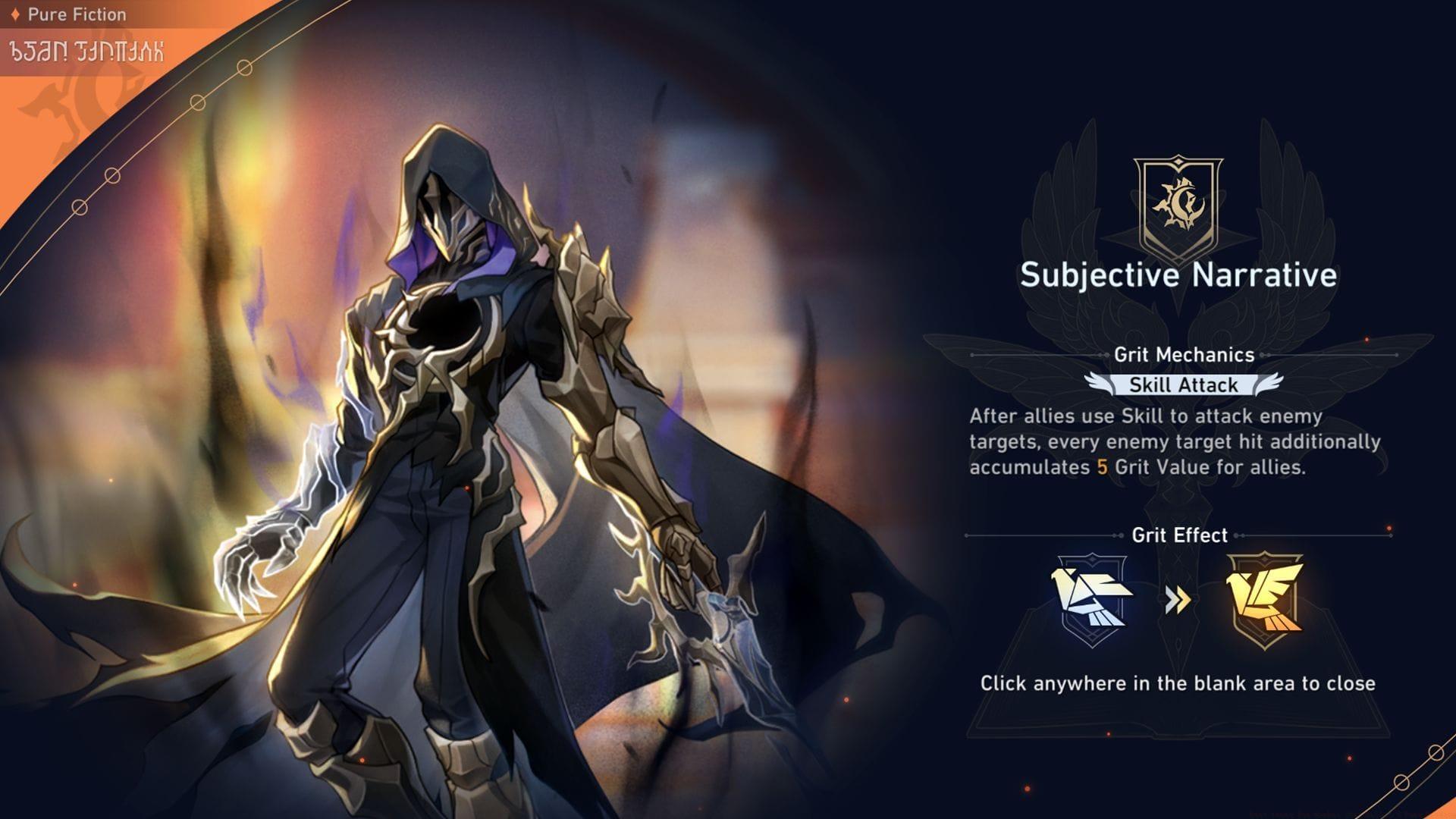Select the white bird Grit Effect icon
This screenshot has width=1456, height=819.
tap(1091, 600)
